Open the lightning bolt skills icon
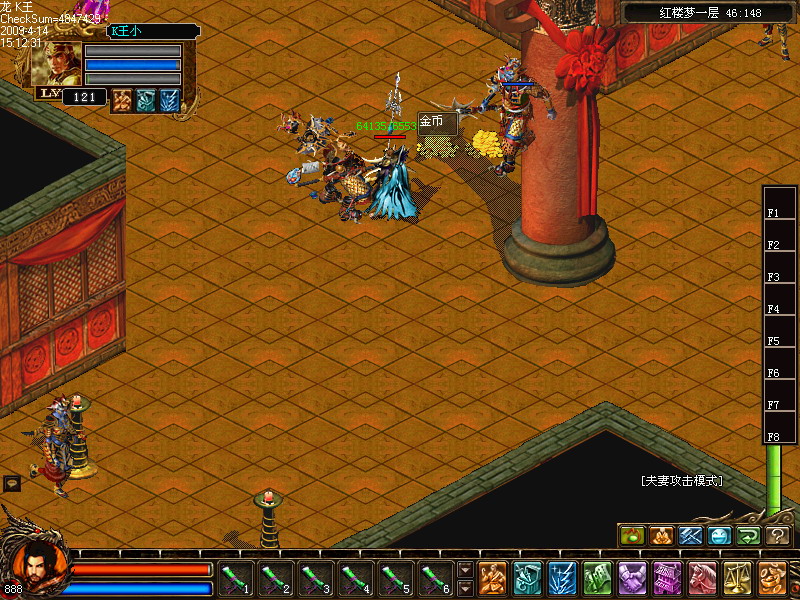The height and width of the screenshot is (600, 800). 562,578
